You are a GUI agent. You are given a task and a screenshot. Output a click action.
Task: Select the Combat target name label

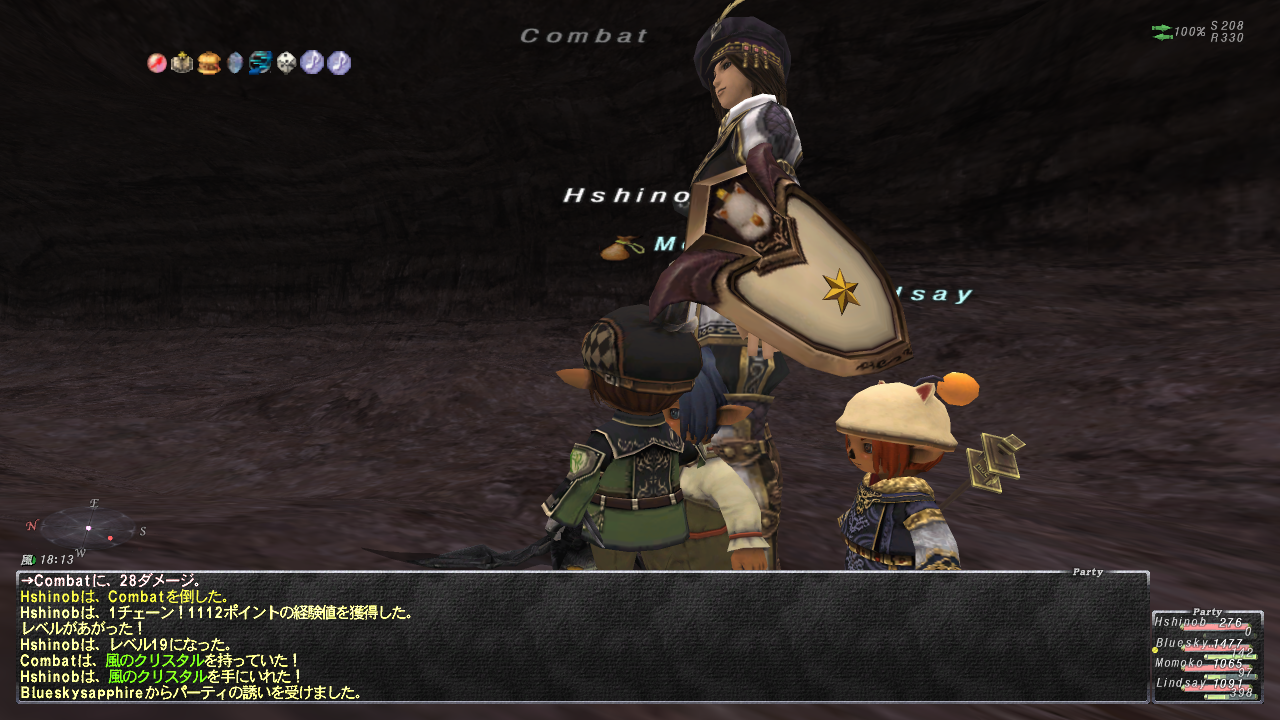584,37
